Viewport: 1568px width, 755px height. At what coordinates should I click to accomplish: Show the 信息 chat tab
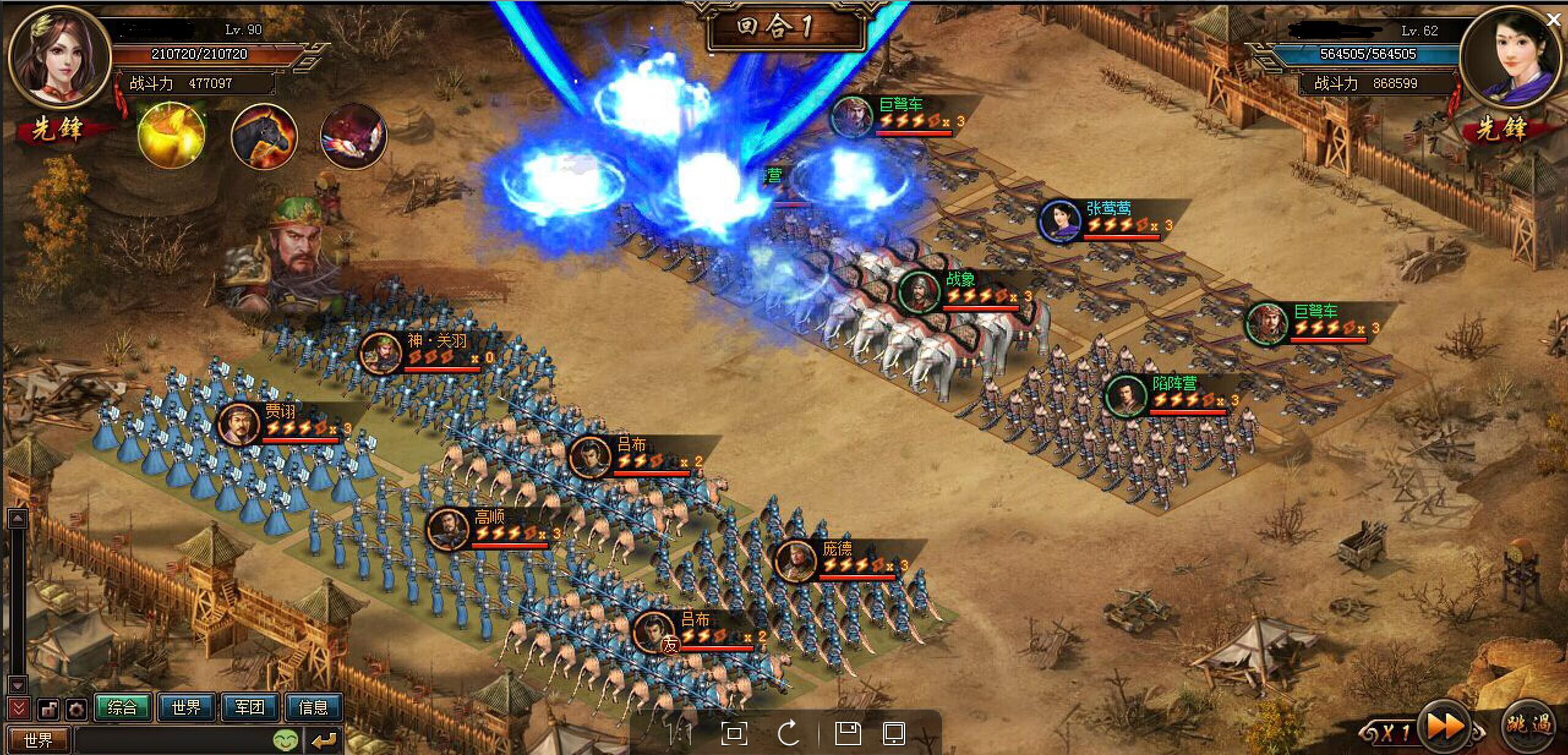(313, 707)
